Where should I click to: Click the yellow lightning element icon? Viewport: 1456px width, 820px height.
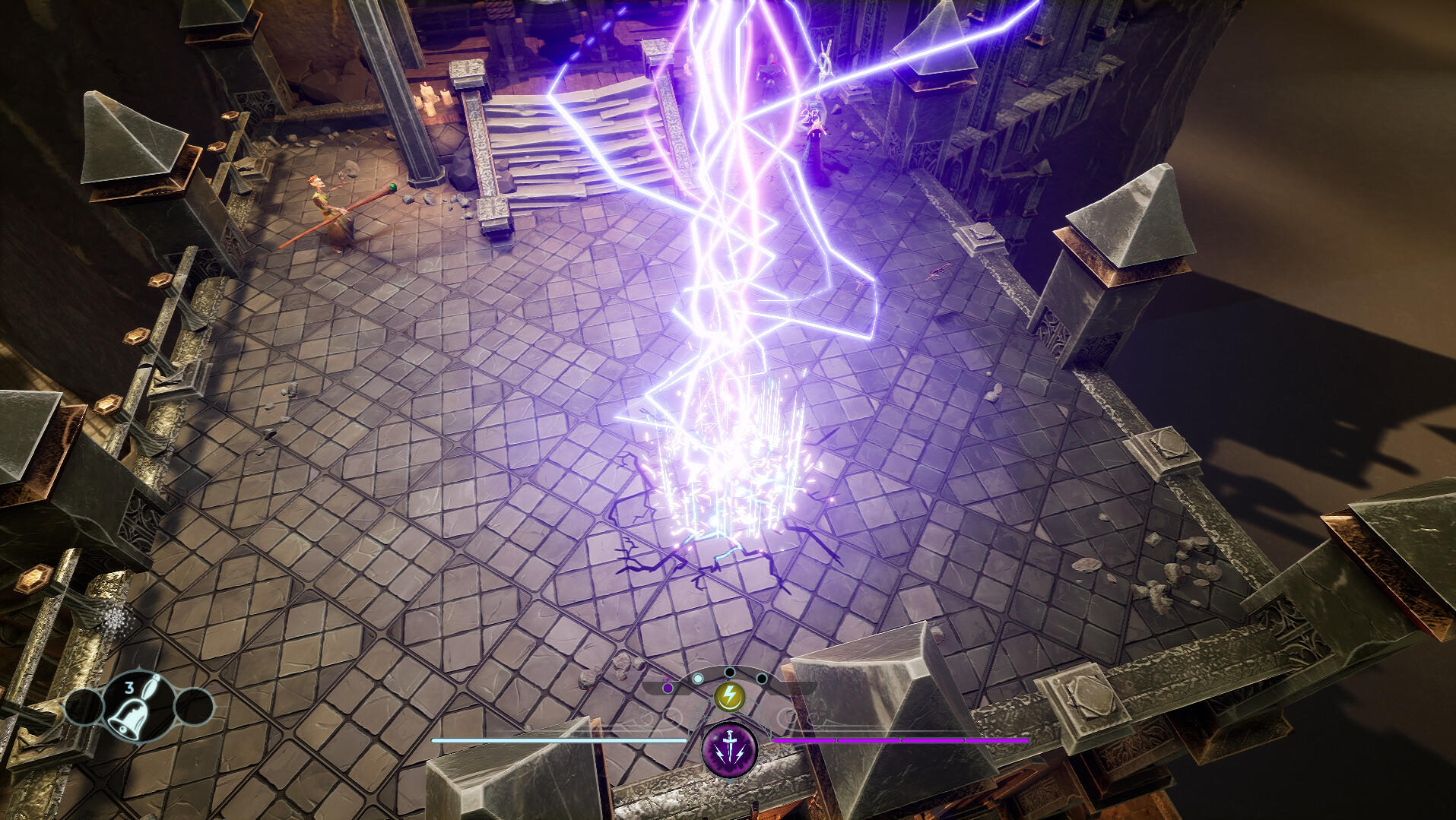click(730, 696)
